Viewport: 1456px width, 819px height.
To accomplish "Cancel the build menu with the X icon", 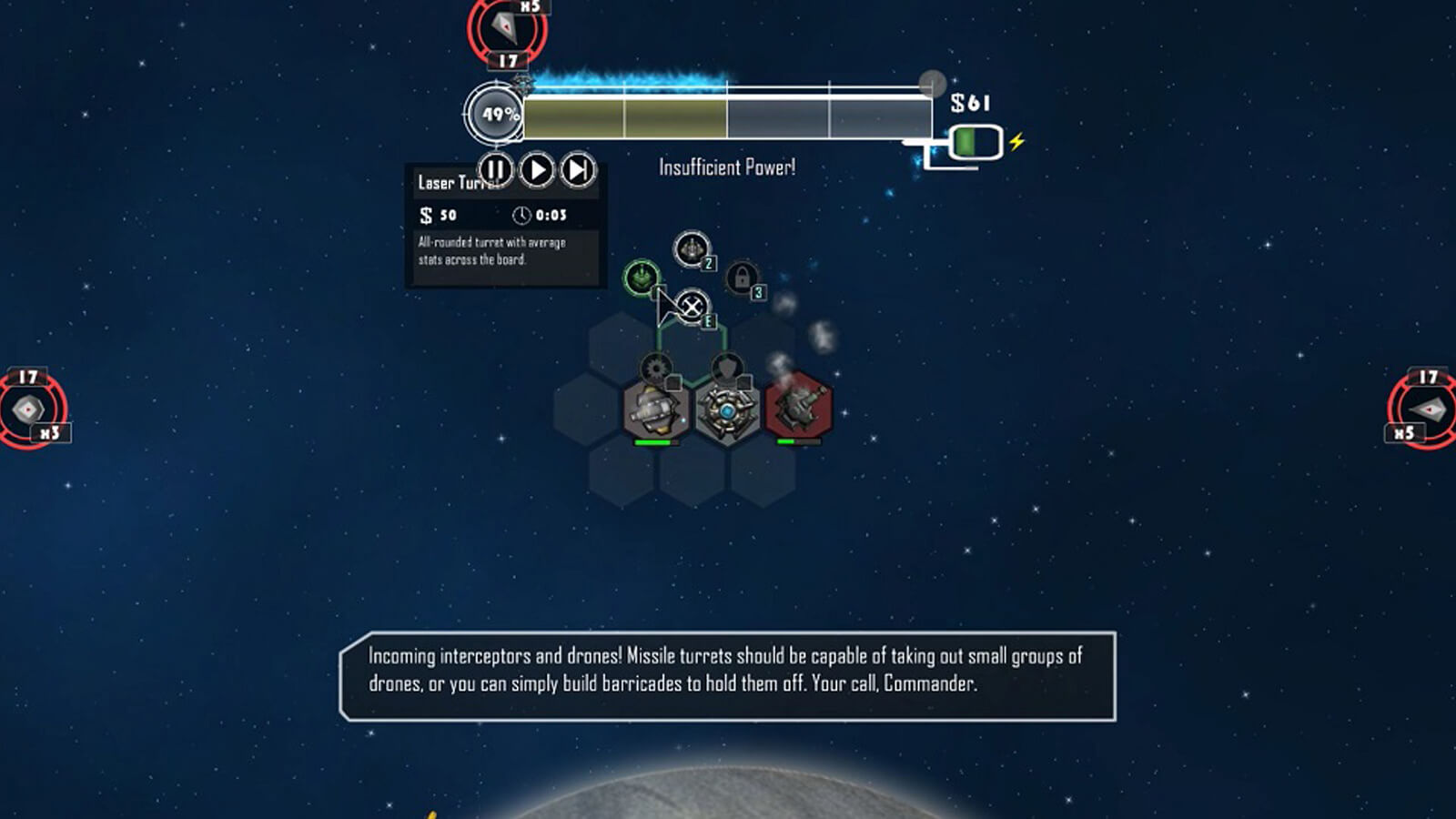I will tap(692, 307).
